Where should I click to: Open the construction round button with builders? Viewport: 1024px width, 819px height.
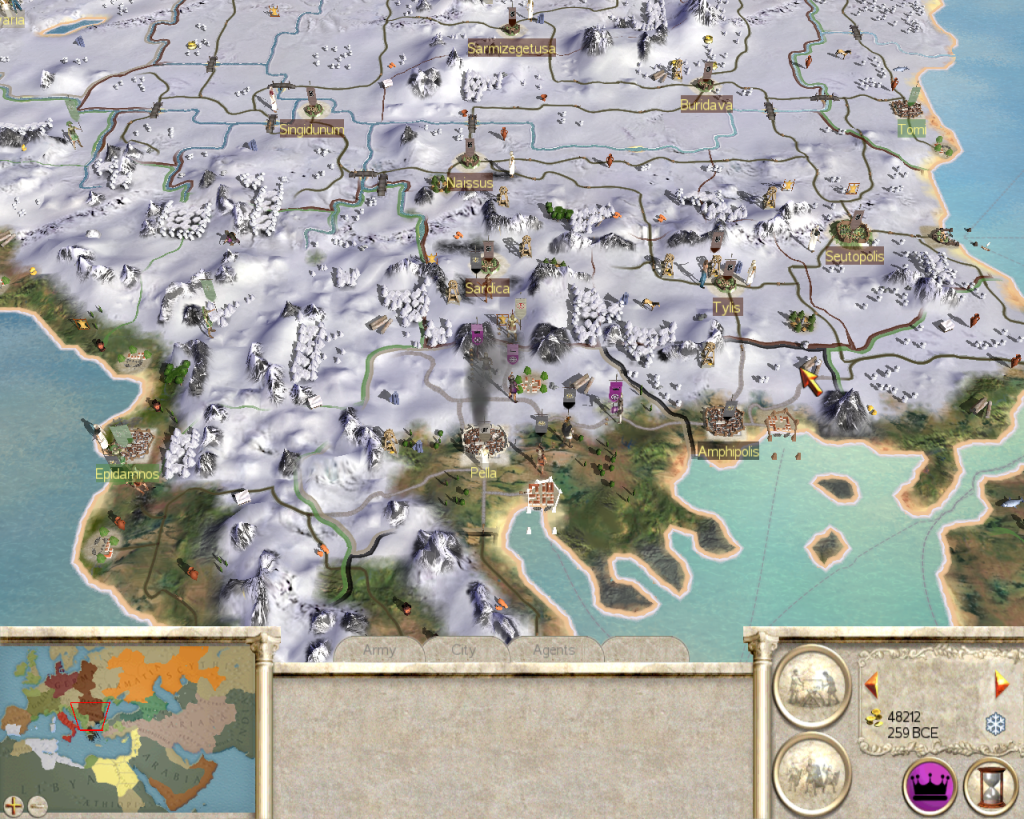pos(812,686)
